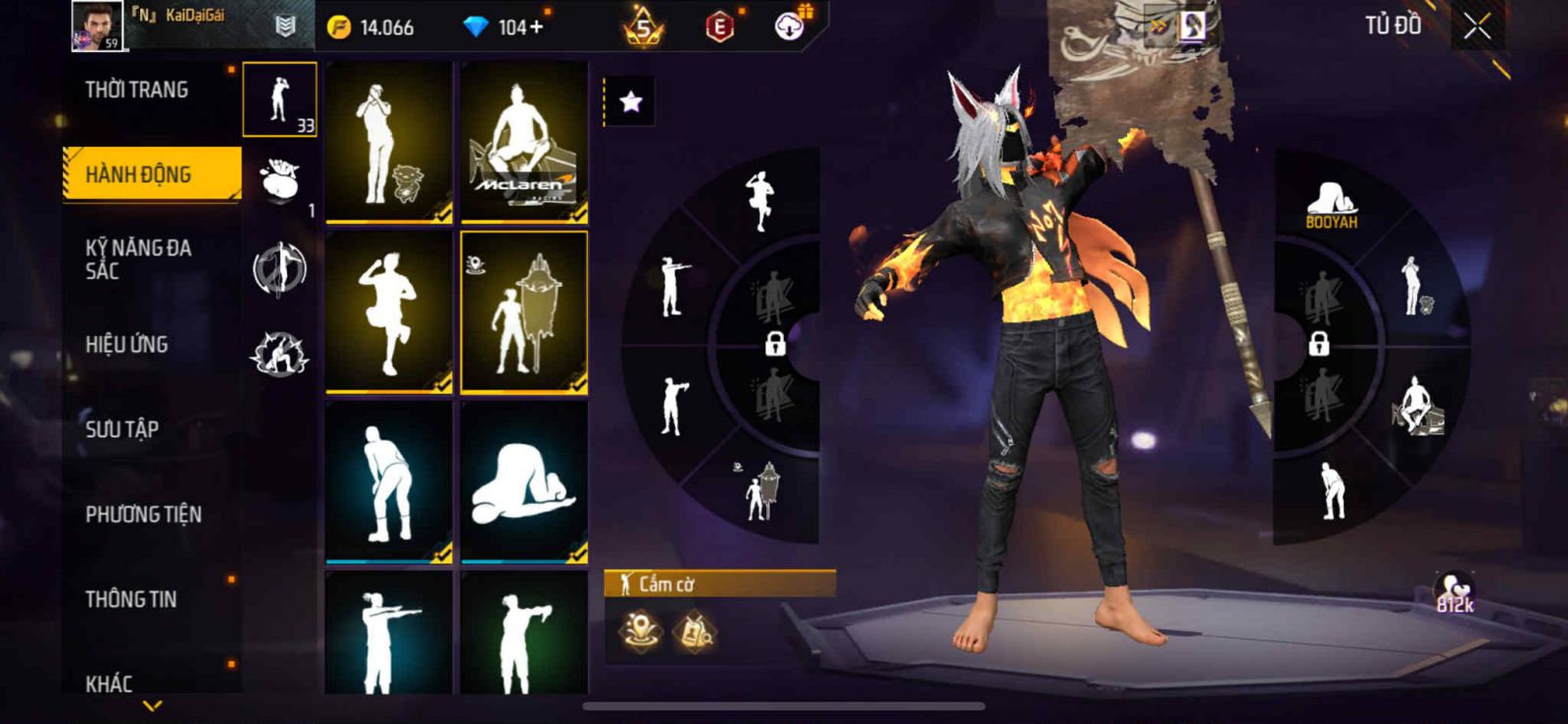Go to Phương Tiện tab
The width and height of the screenshot is (1568, 724).
click(x=143, y=514)
